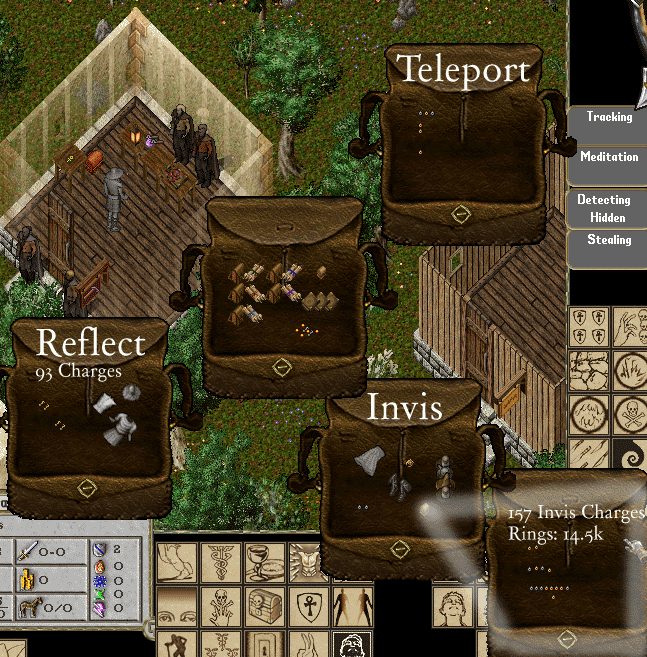Cast the four-shields spell icon
The width and height of the screenshot is (647, 657).
pos(589,326)
